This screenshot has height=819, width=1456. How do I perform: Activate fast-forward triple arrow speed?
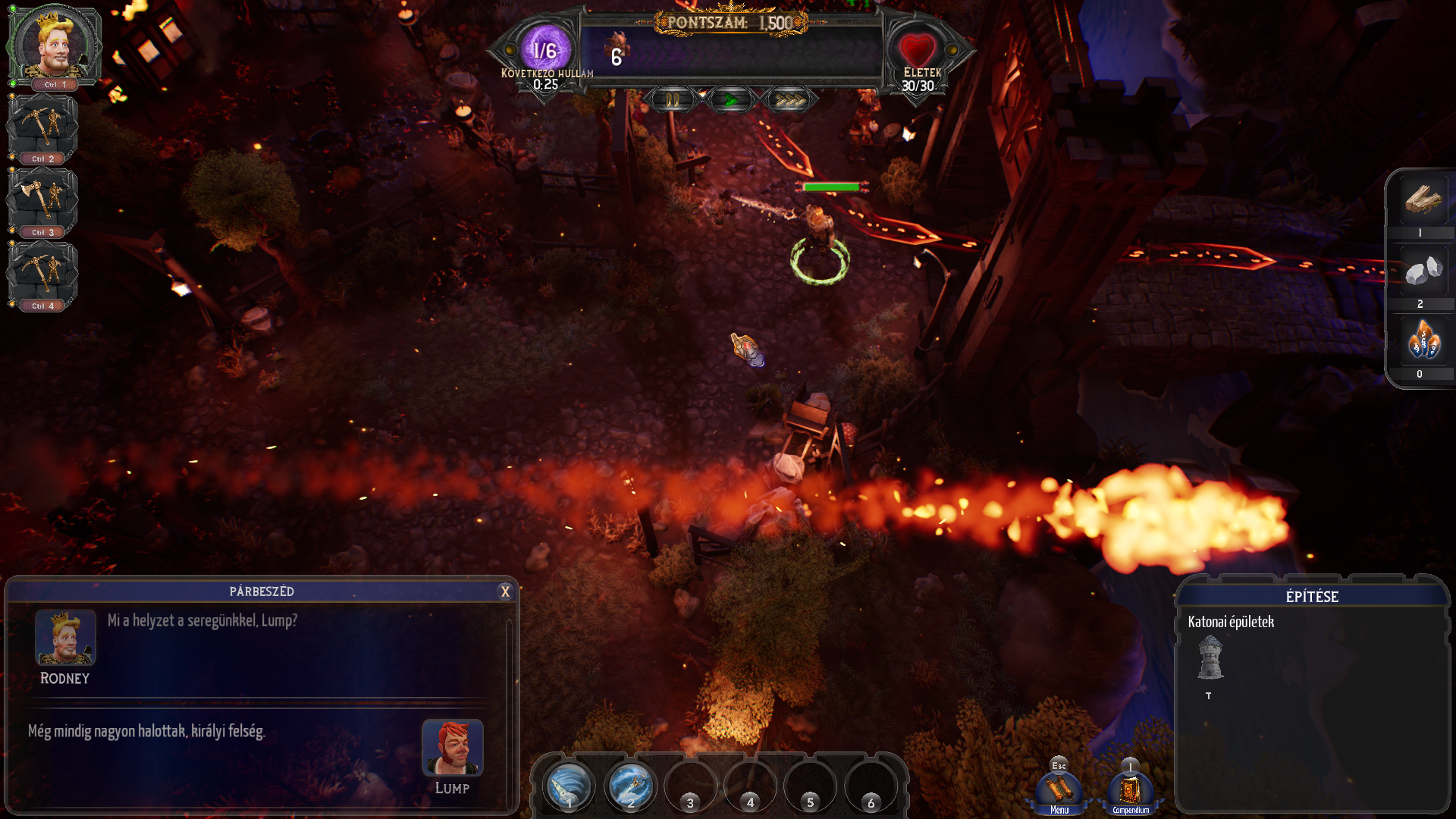click(789, 100)
